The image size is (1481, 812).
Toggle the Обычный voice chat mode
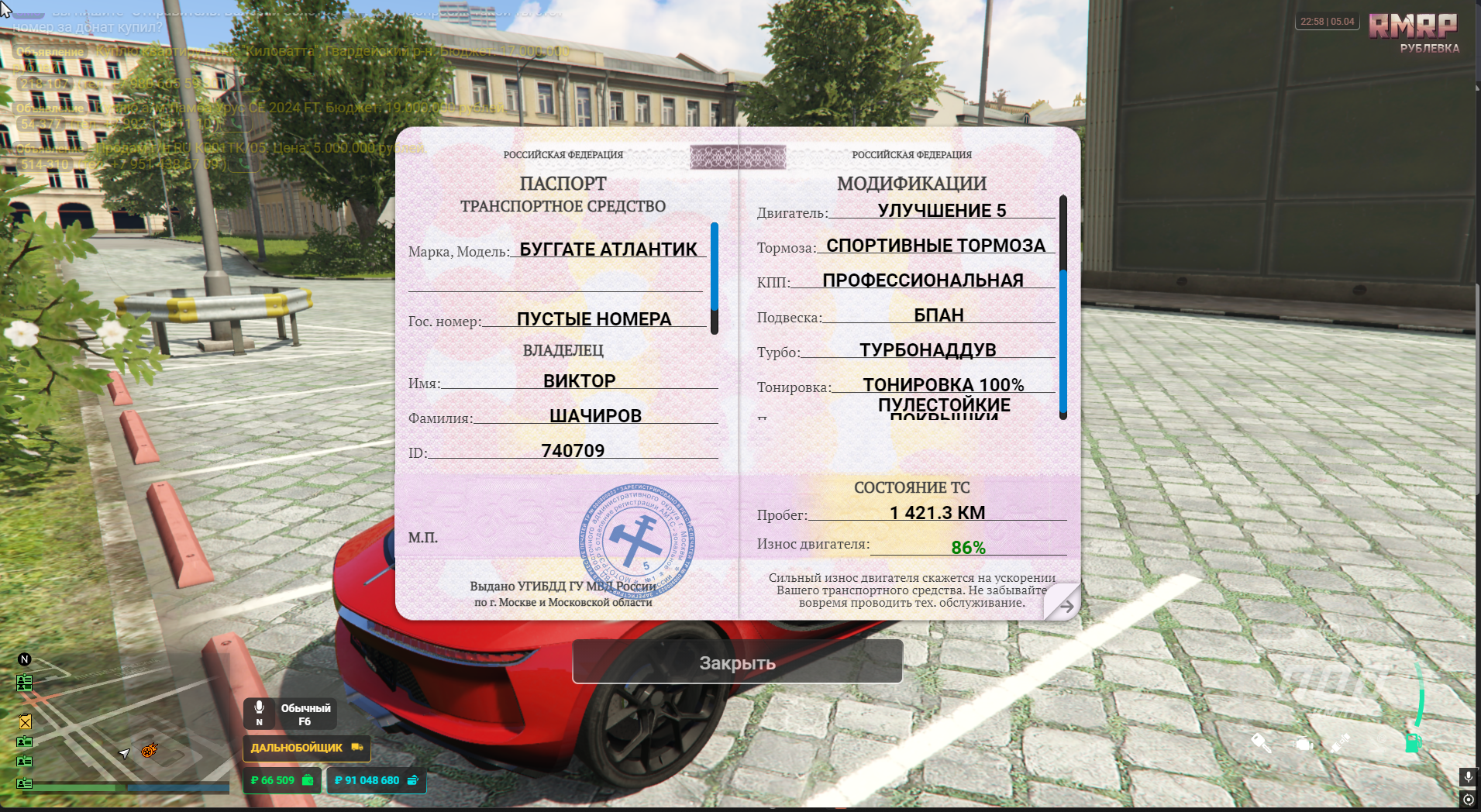click(x=290, y=714)
